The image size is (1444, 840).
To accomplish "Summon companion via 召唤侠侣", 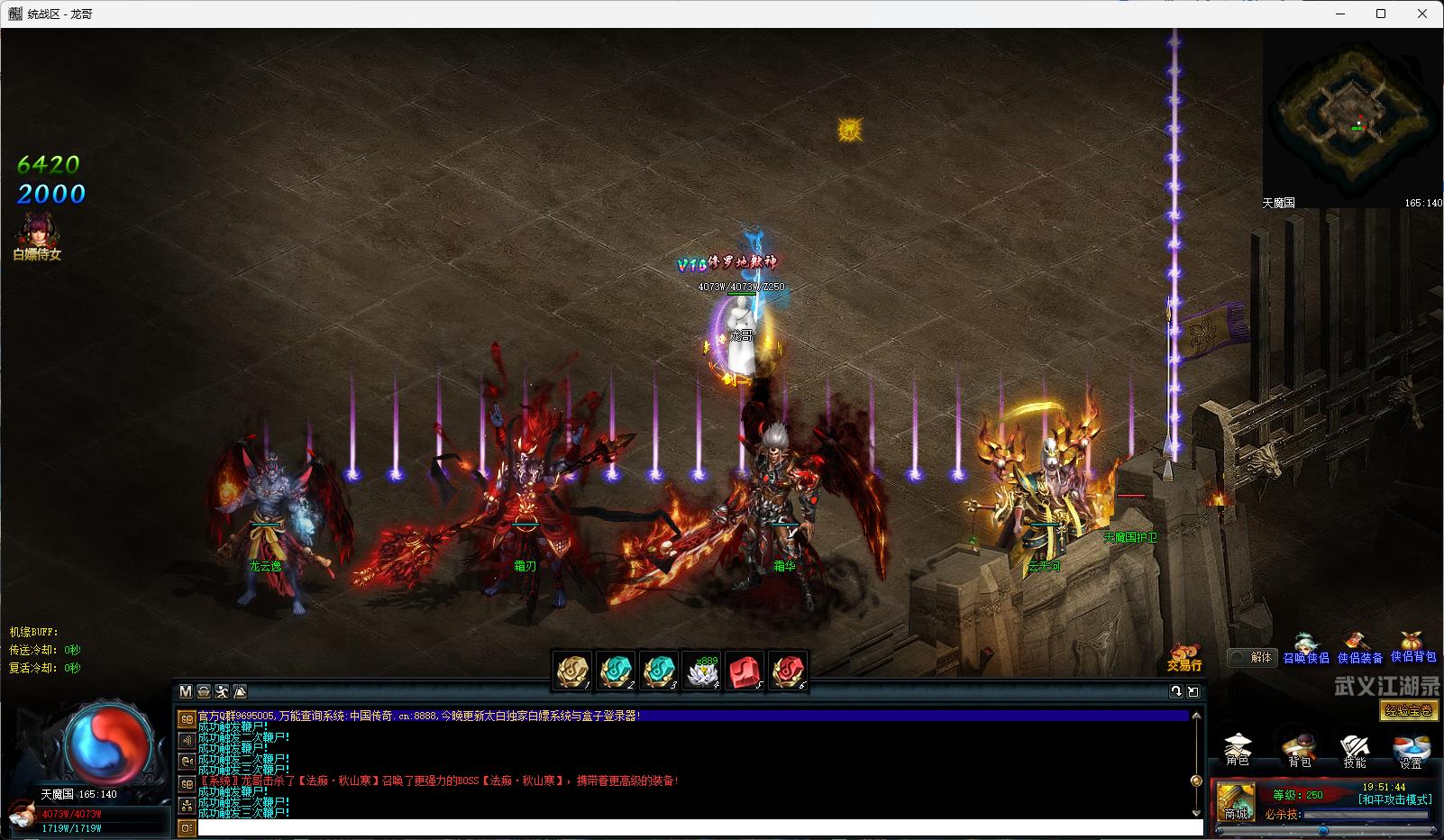I will tap(1305, 649).
